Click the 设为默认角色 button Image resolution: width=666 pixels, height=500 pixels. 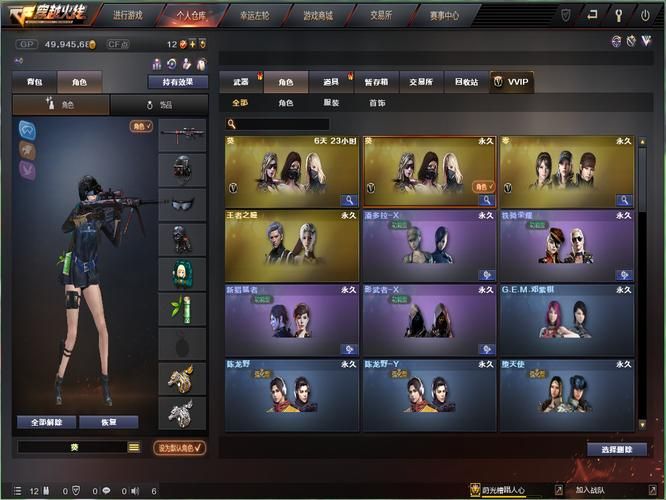click(x=179, y=448)
